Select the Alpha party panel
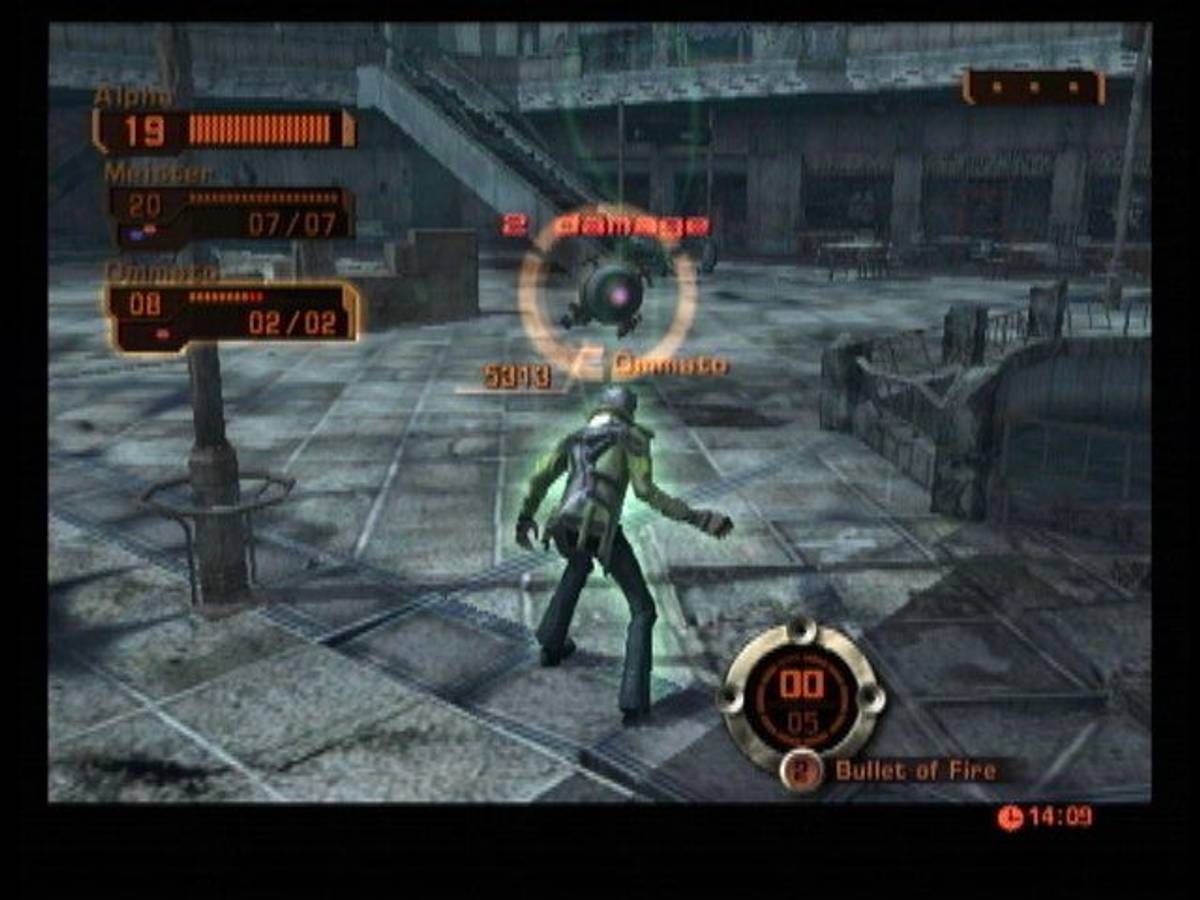The image size is (1200, 900). click(224, 130)
